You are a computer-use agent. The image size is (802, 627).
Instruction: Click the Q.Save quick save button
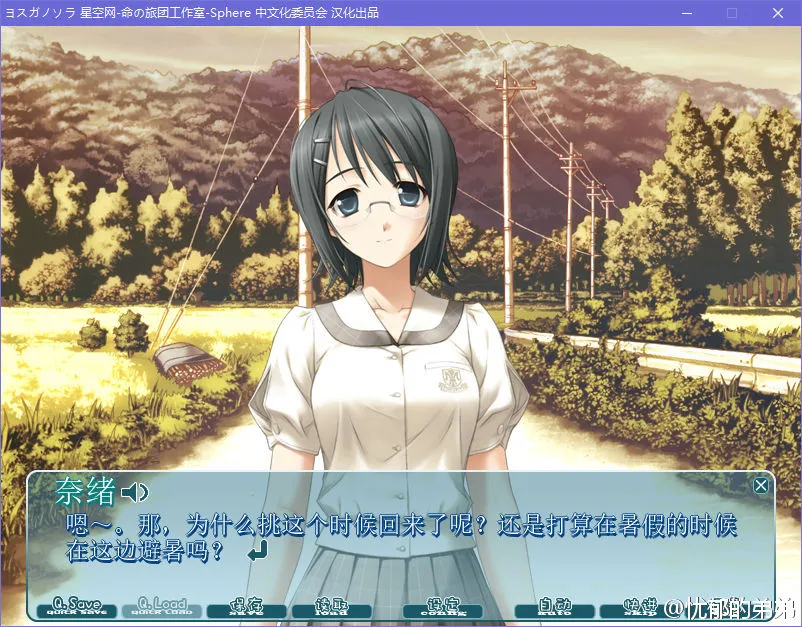[77, 607]
